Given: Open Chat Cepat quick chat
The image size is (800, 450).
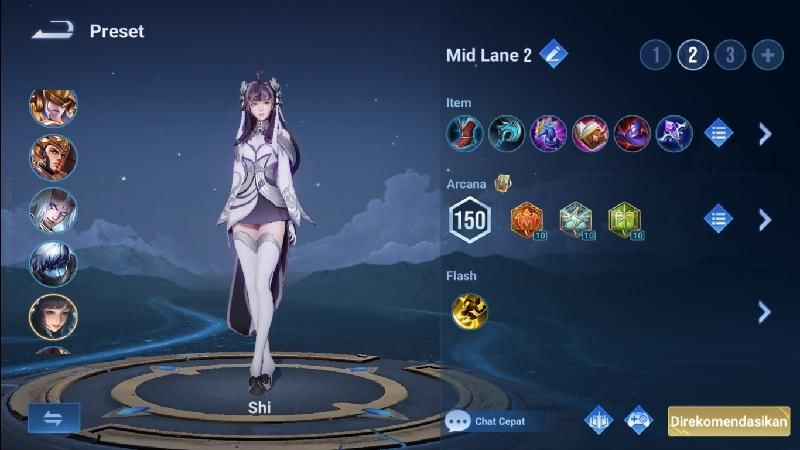Looking at the screenshot, I should pyautogui.click(x=486, y=421).
